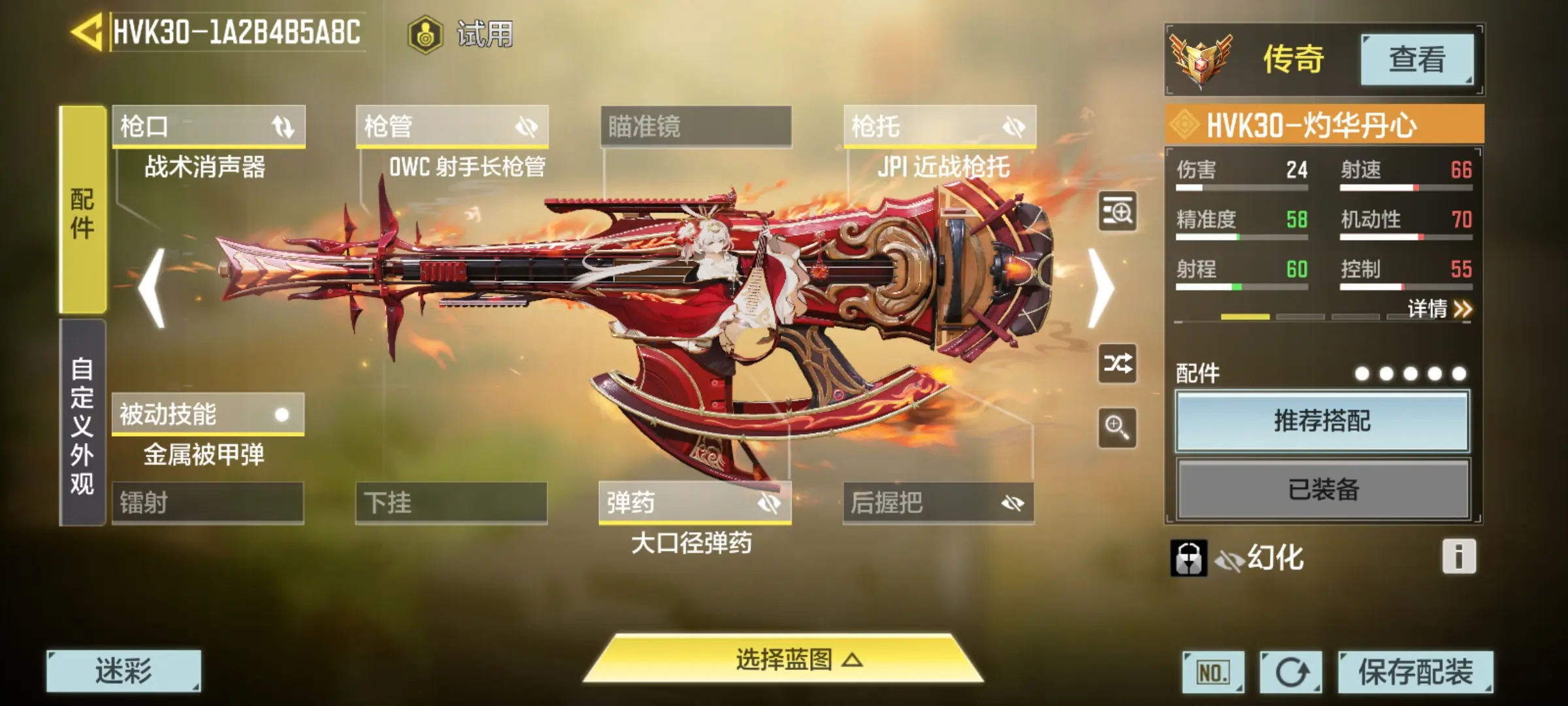Select the 瞄准镜 optic slot

tap(696, 126)
